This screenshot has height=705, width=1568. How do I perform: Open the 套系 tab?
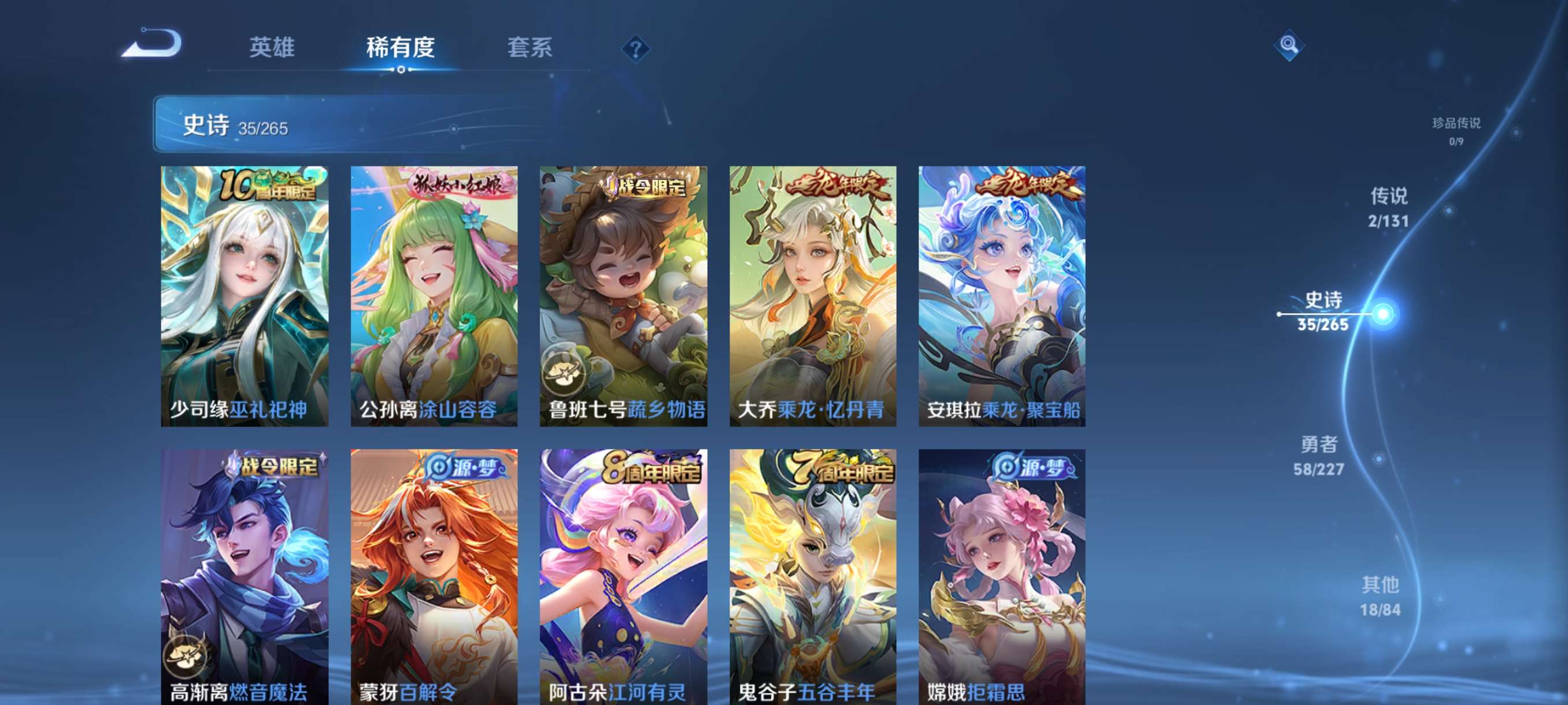(x=530, y=49)
